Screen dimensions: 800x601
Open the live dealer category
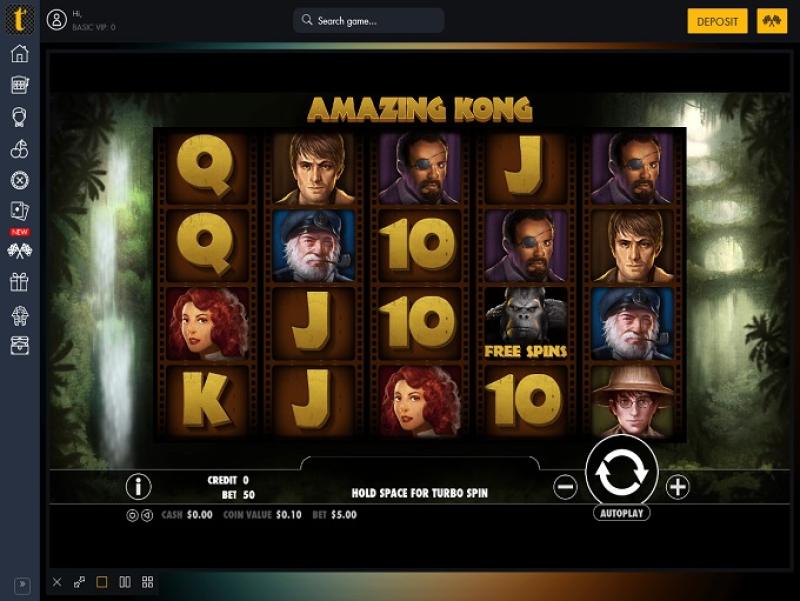coord(20,117)
